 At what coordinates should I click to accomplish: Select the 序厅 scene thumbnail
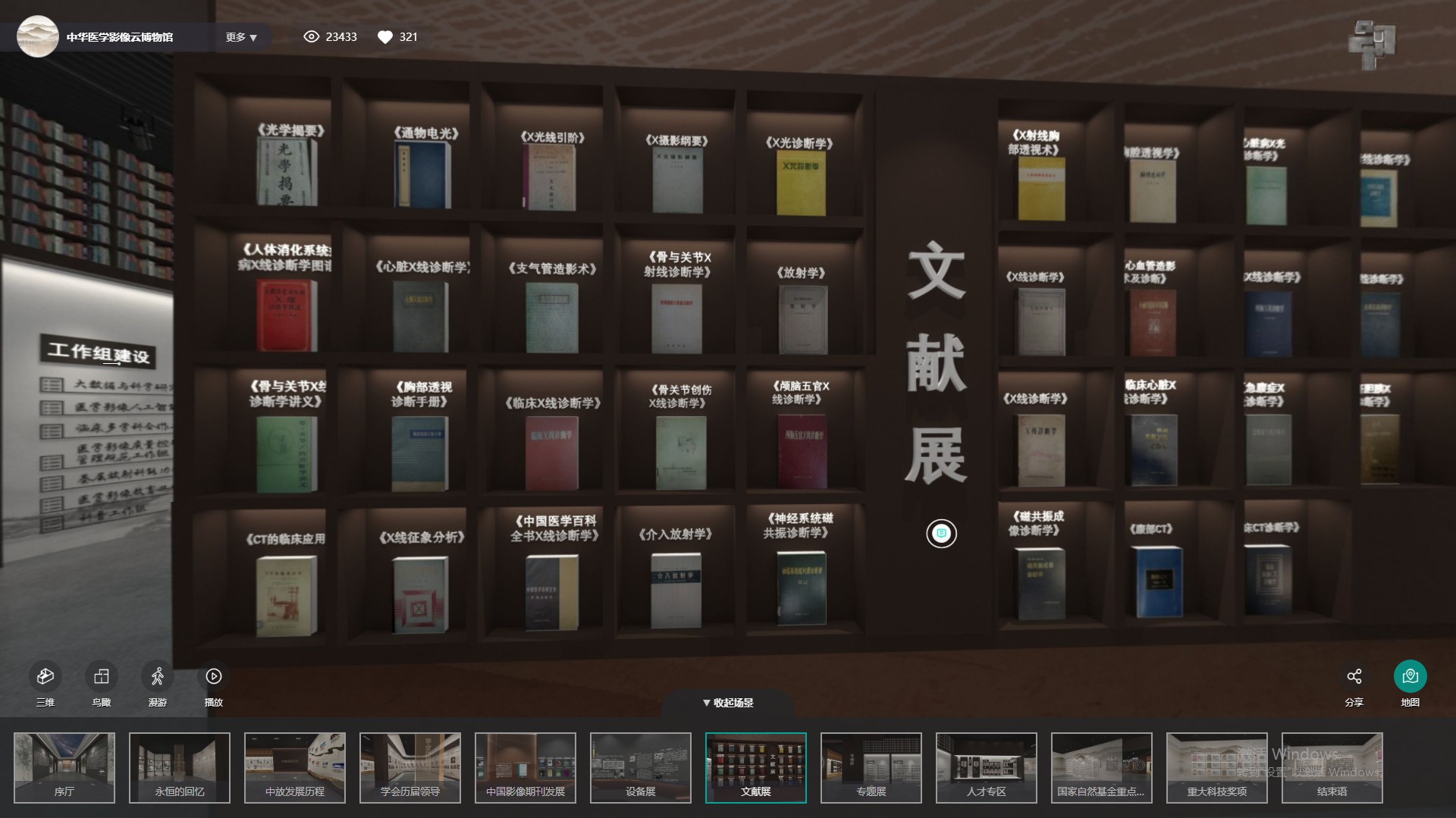(x=64, y=767)
